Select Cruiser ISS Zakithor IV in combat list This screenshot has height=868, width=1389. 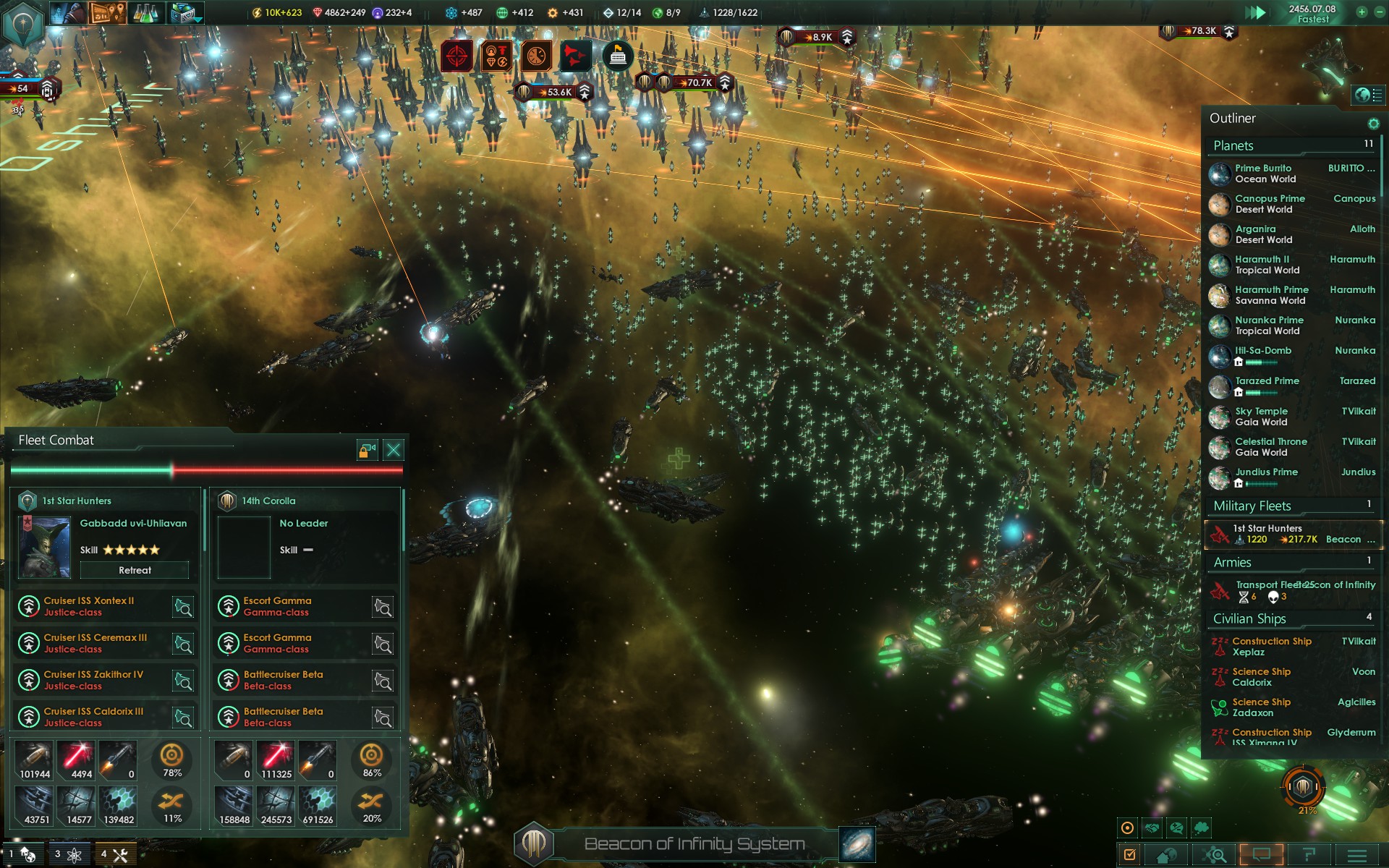[94, 680]
